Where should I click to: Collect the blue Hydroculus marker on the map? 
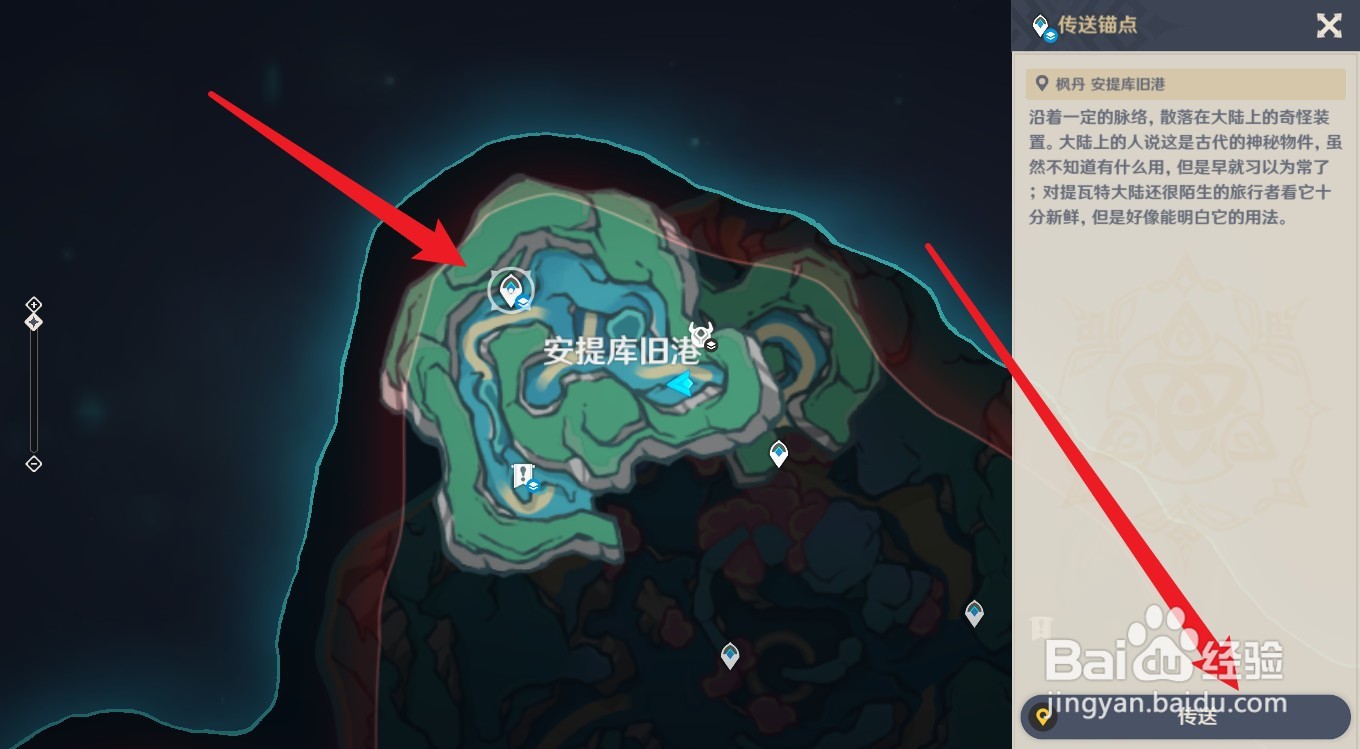(683, 383)
